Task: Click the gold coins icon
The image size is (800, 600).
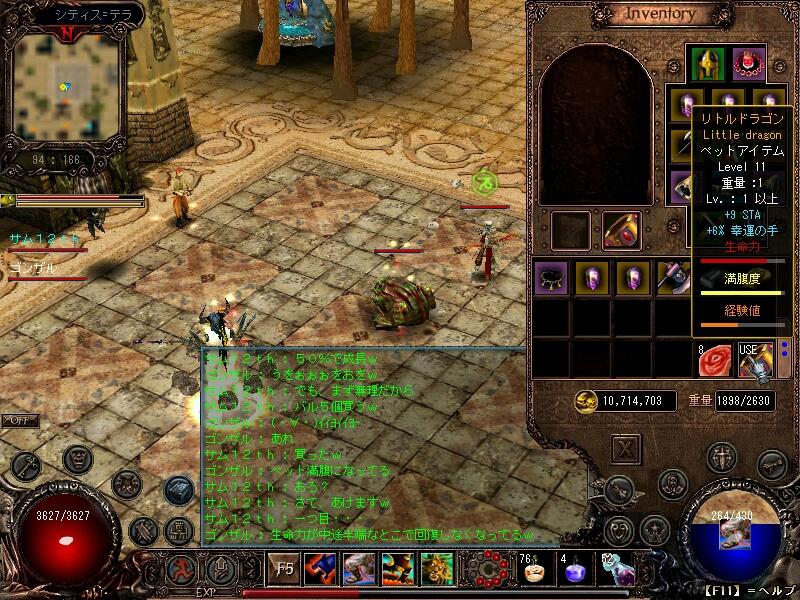Action: 586,400
